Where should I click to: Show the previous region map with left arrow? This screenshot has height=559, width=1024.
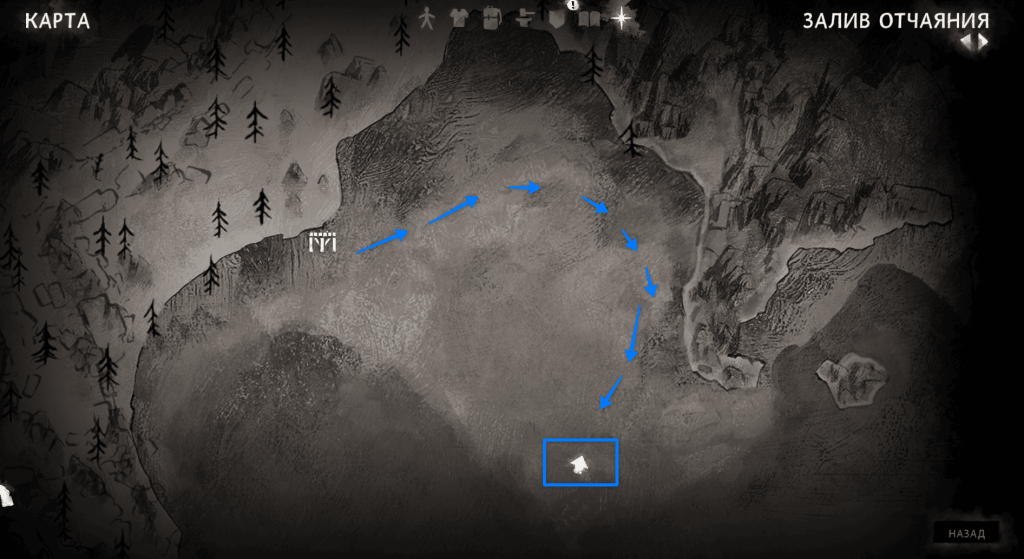pyautogui.click(x=966, y=41)
